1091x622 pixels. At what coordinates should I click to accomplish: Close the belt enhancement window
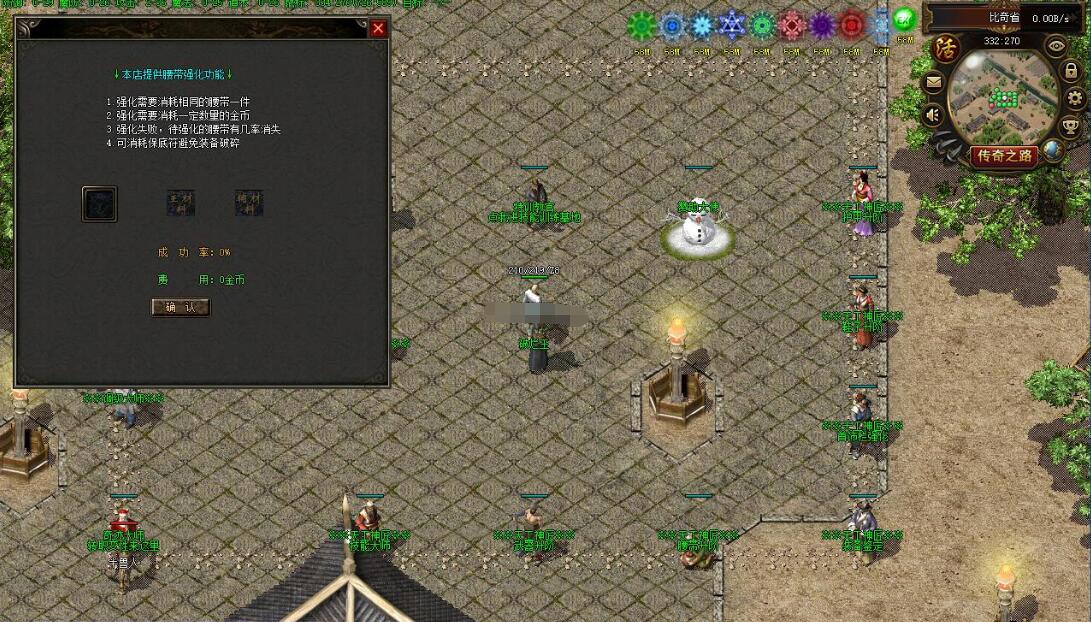[x=378, y=29]
